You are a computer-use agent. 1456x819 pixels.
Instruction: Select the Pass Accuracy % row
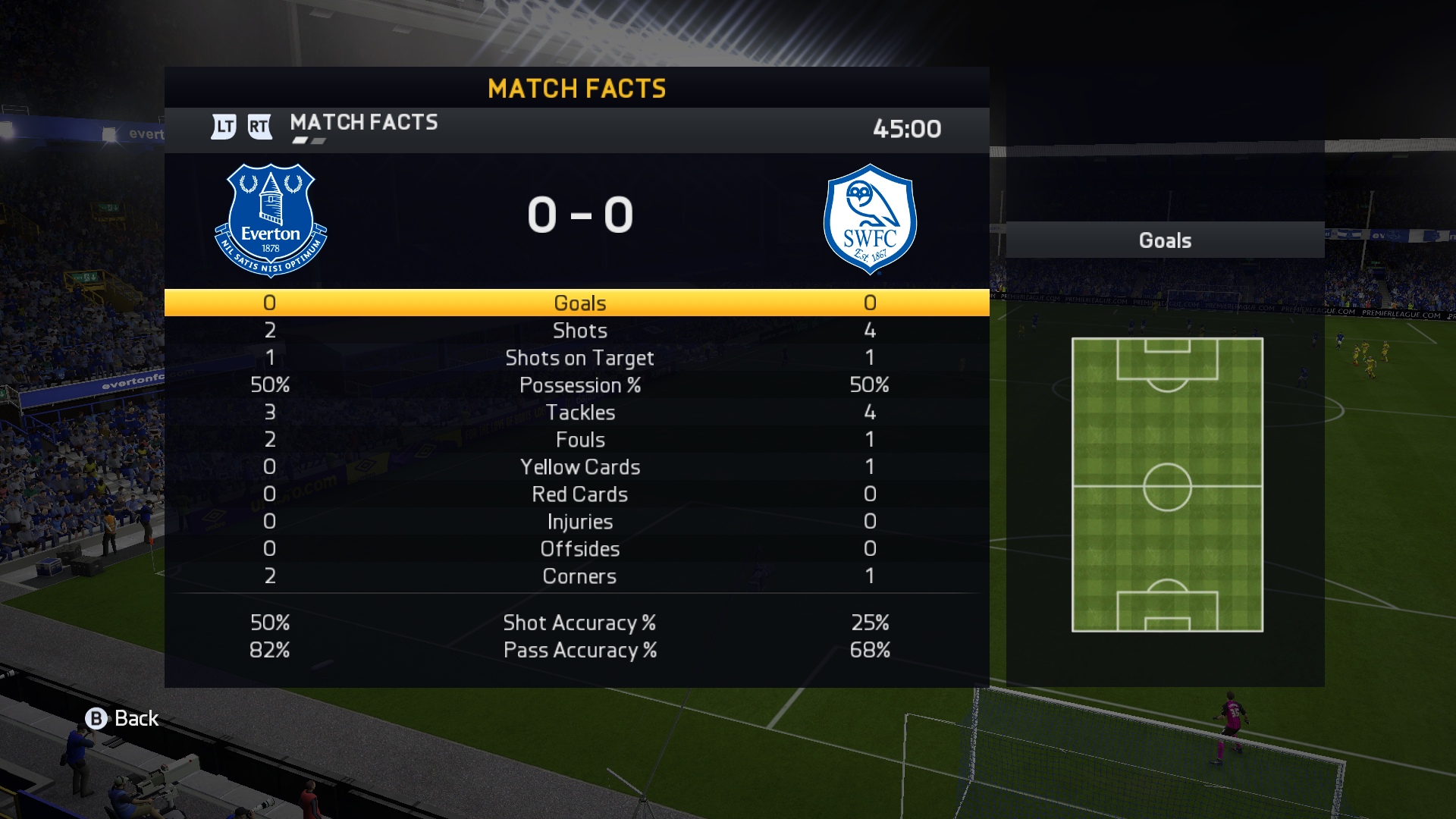coord(579,651)
